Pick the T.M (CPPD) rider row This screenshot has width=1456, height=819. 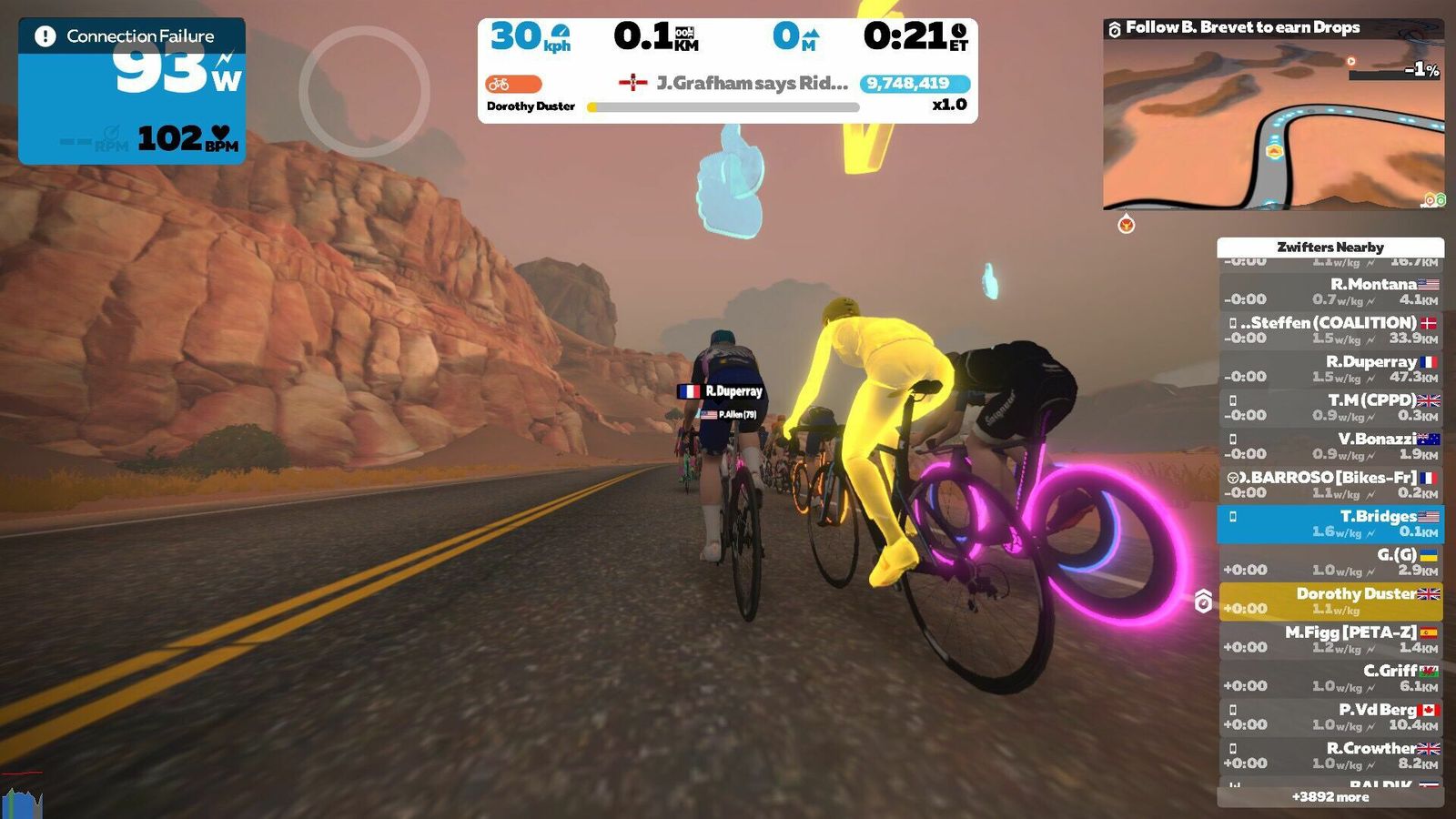click(x=1330, y=407)
